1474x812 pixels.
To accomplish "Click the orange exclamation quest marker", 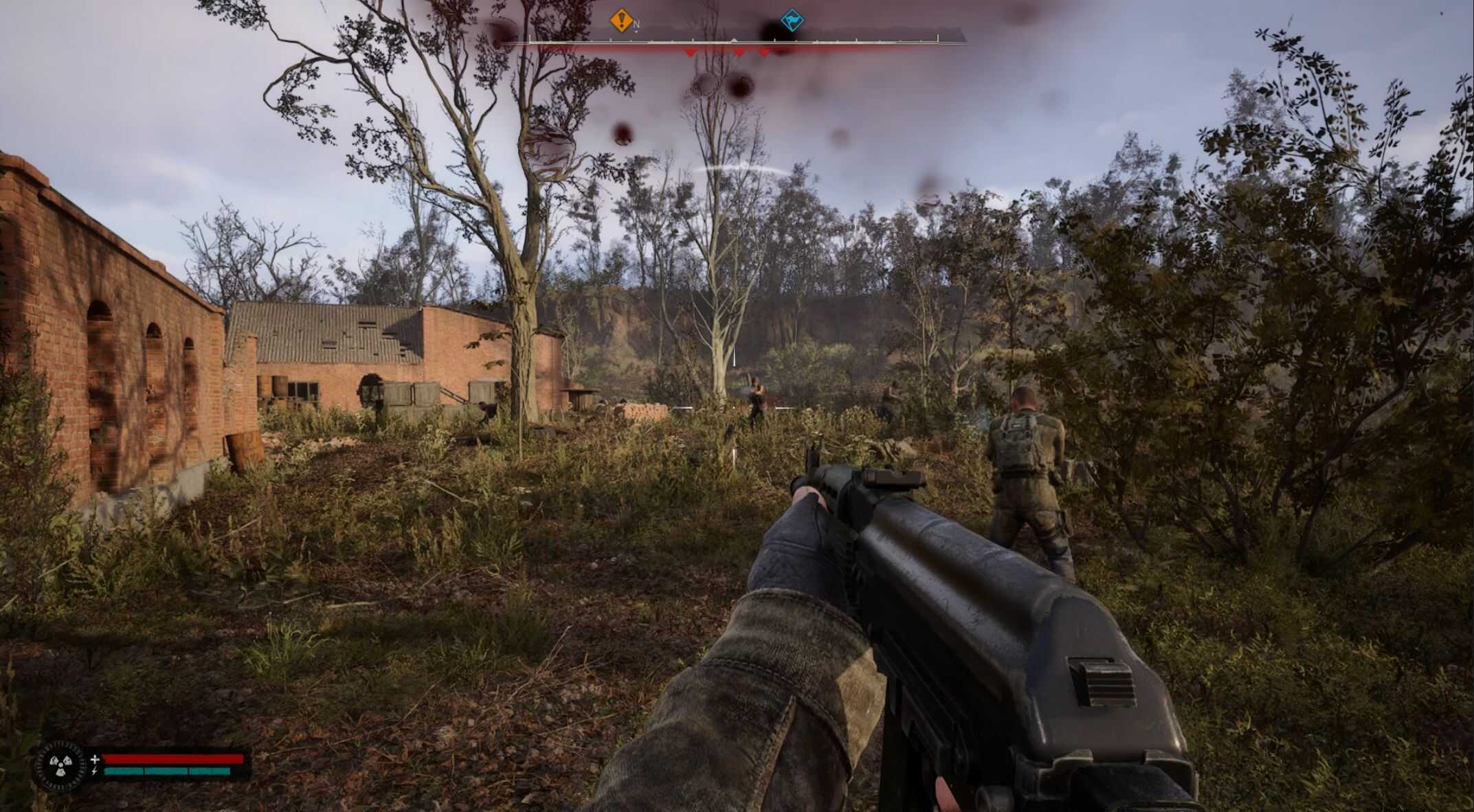I will click(621, 20).
